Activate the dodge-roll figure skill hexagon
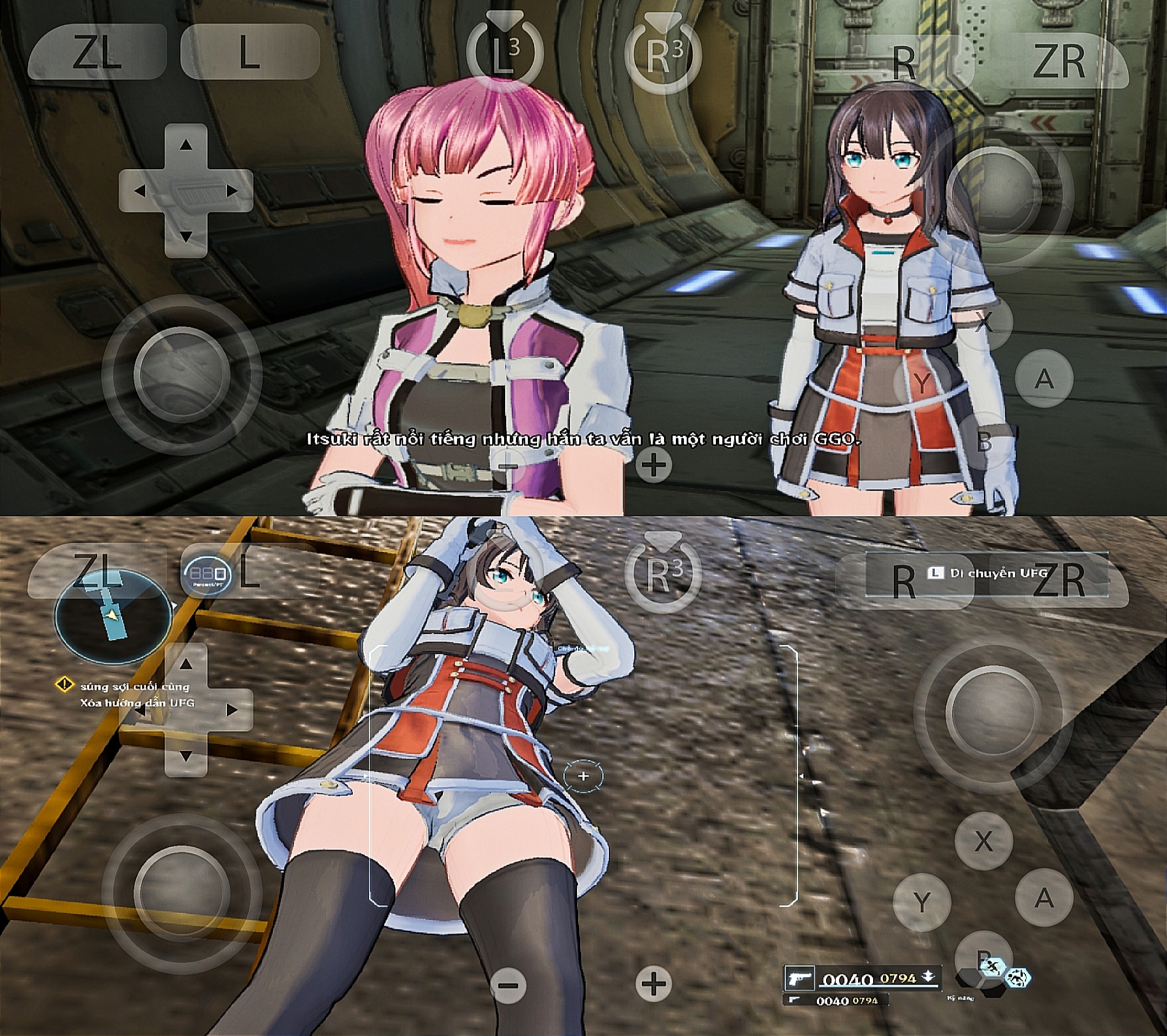 click(1018, 978)
